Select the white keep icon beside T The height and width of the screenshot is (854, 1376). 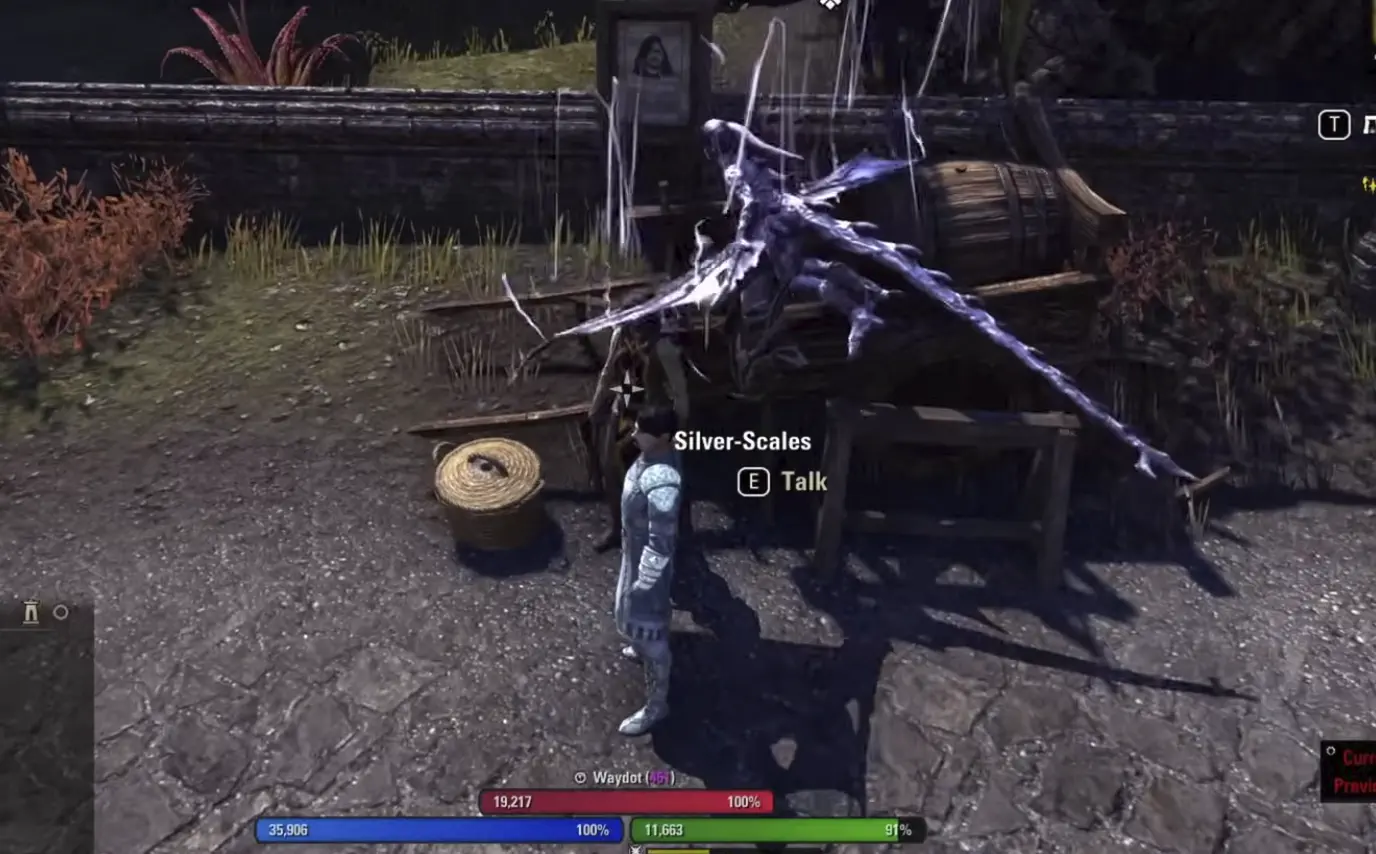click(1372, 123)
